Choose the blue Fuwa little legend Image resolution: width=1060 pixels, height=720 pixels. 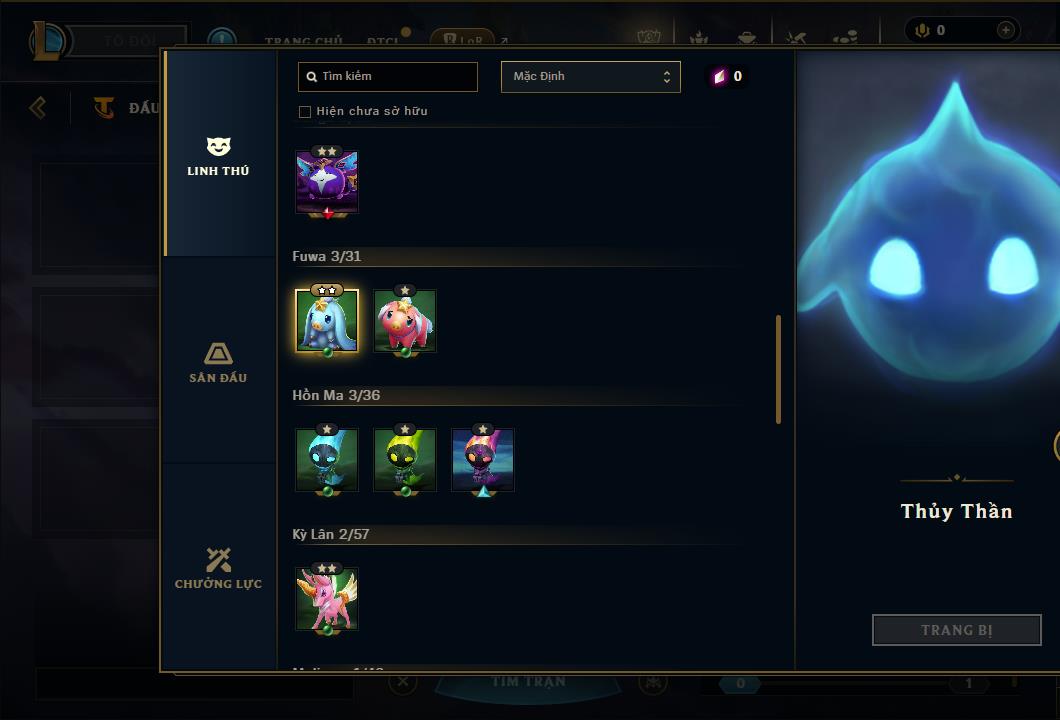pyautogui.click(x=327, y=320)
